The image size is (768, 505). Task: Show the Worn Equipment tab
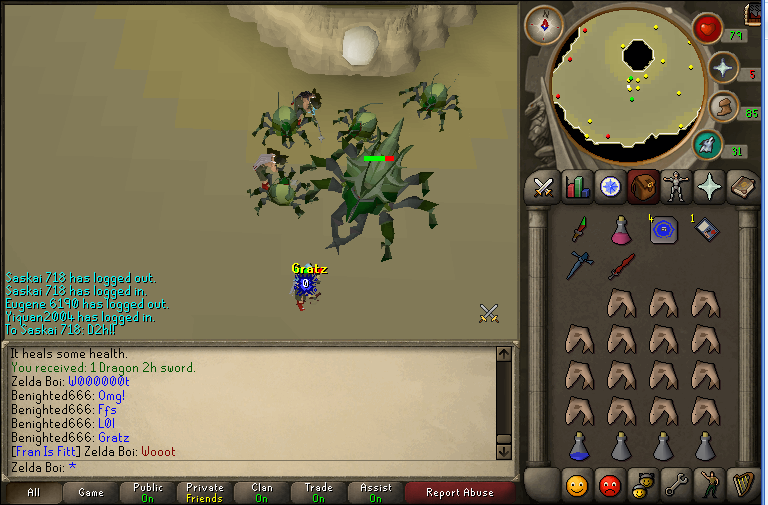pyautogui.click(x=676, y=186)
